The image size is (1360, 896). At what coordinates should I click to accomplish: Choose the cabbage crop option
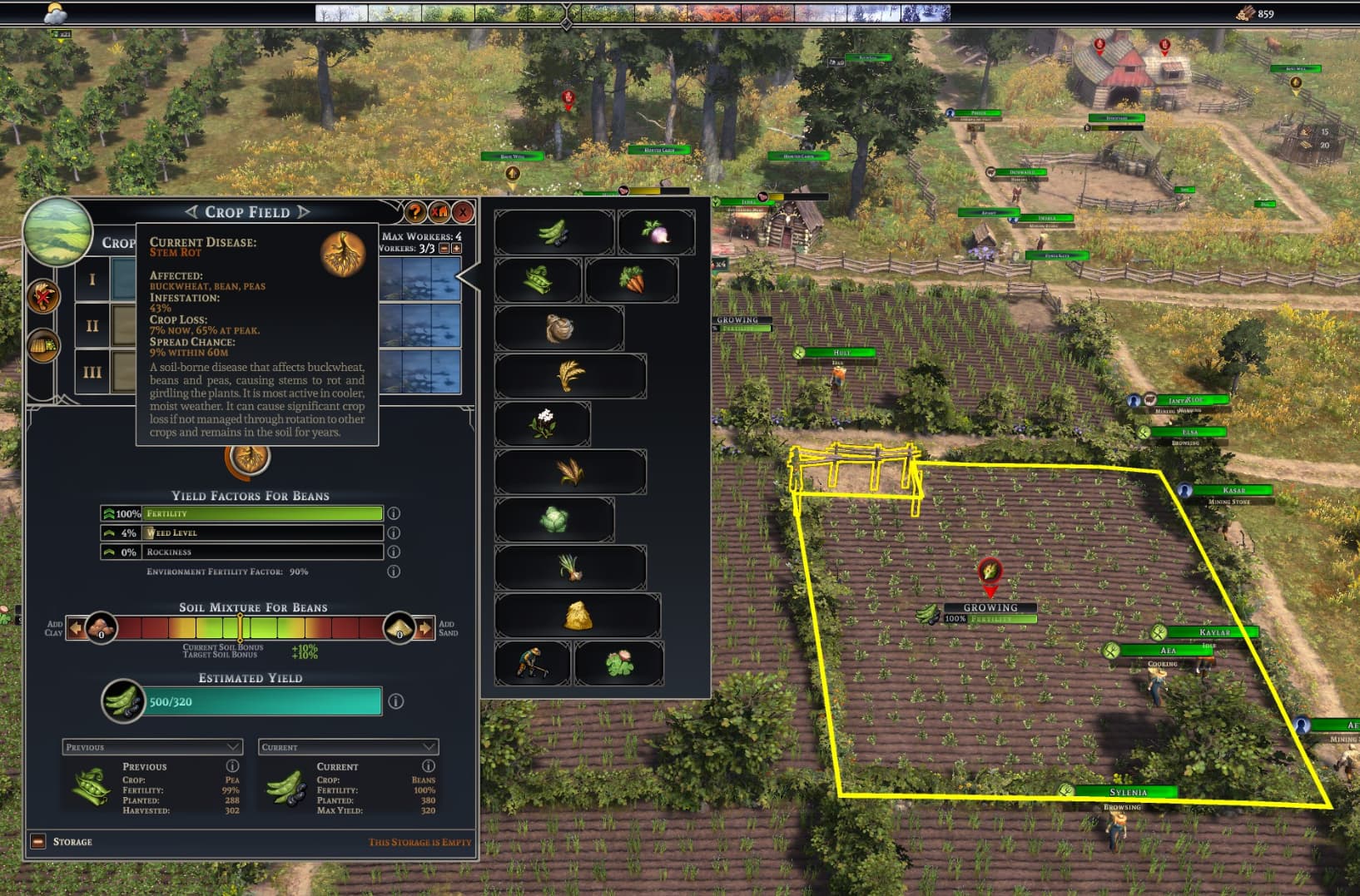tap(553, 520)
